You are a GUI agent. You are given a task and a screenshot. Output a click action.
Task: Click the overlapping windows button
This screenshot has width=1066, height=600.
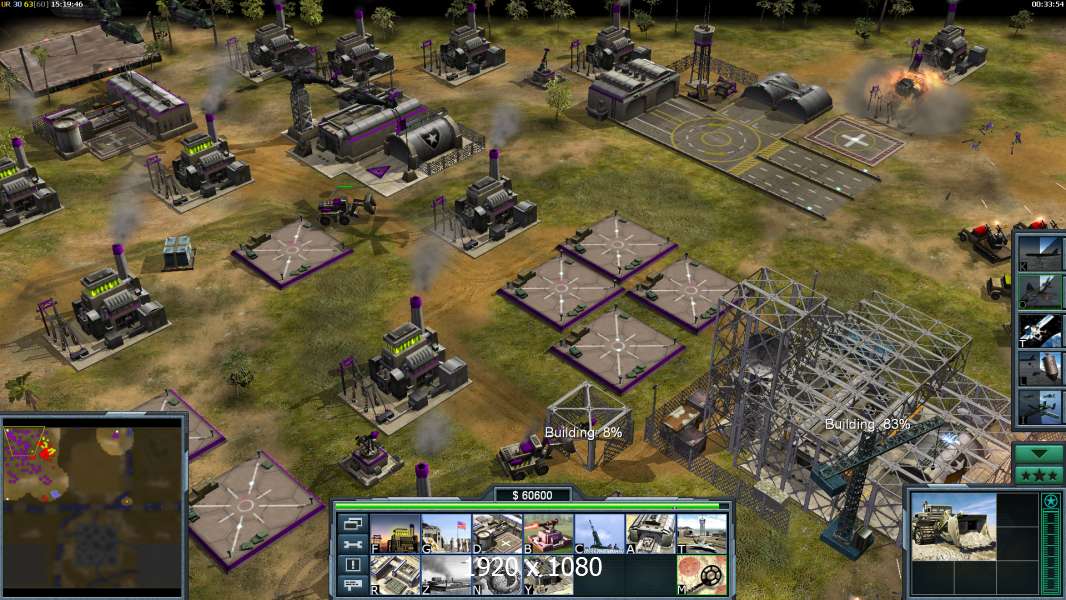(x=352, y=523)
